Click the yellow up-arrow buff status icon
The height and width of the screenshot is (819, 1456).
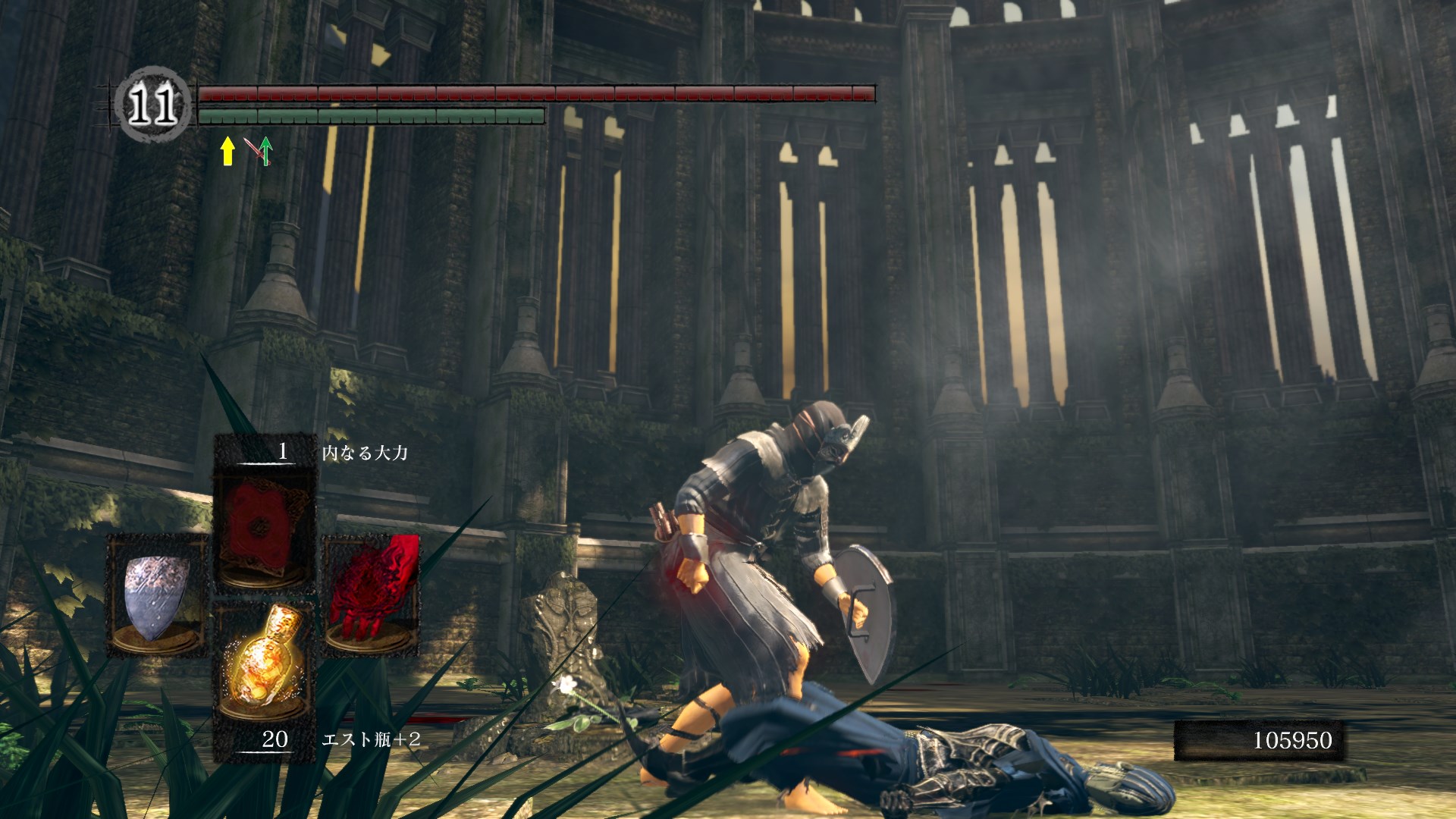pos(227,151)
